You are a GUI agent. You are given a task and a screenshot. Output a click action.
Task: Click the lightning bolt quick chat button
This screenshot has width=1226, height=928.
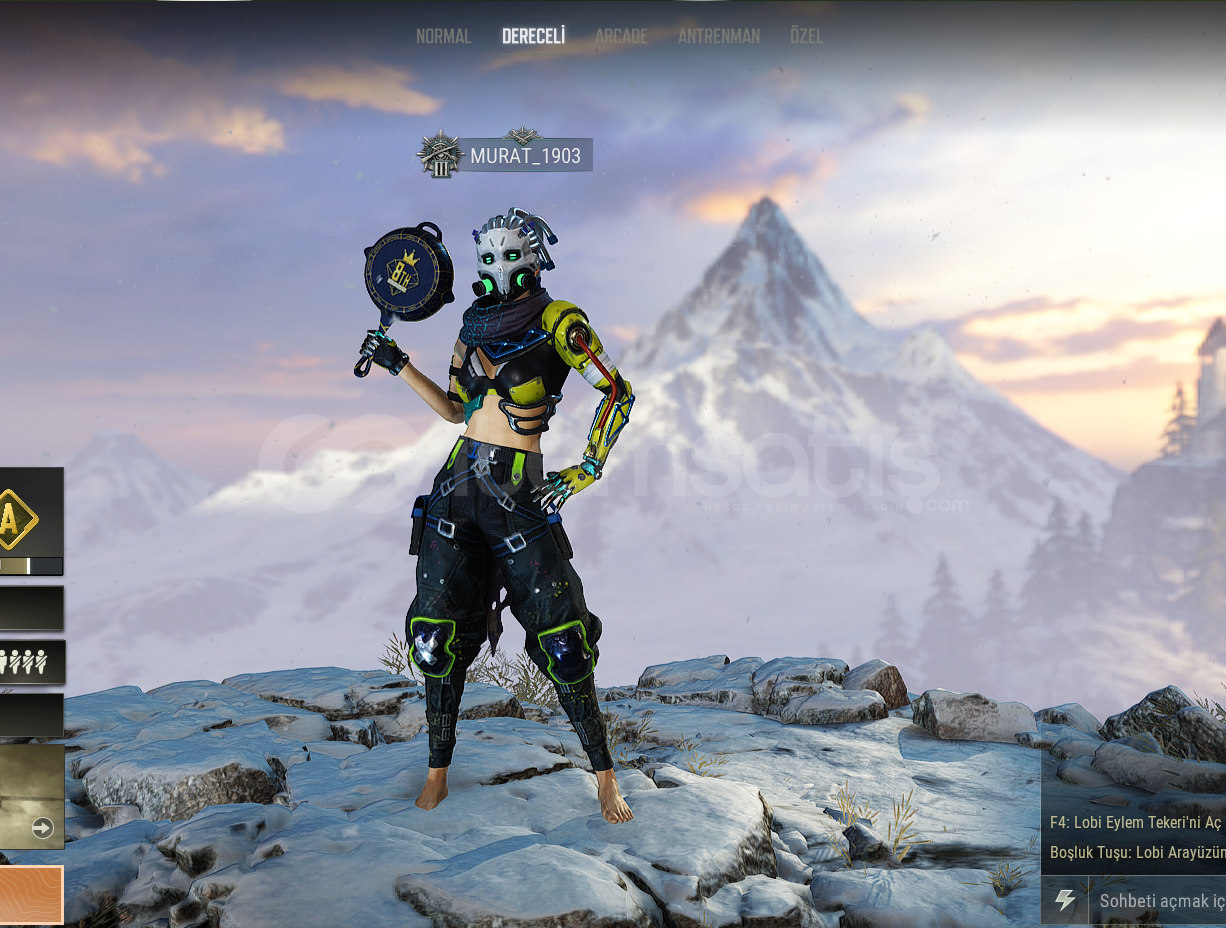click(x=1065, y=900)
